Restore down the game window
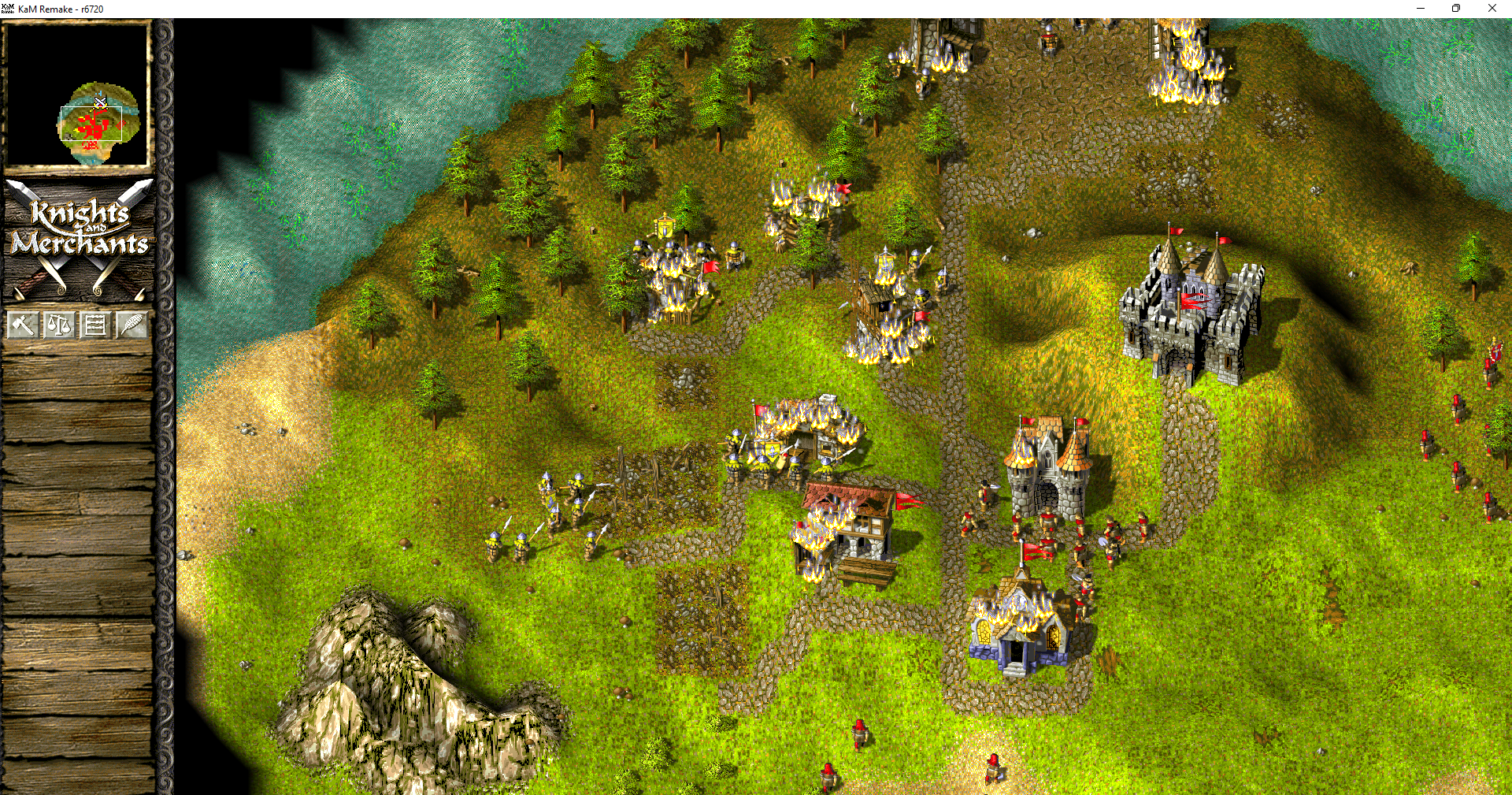Viewport: 1512px width, 795px height. [x=1456, y=8]
